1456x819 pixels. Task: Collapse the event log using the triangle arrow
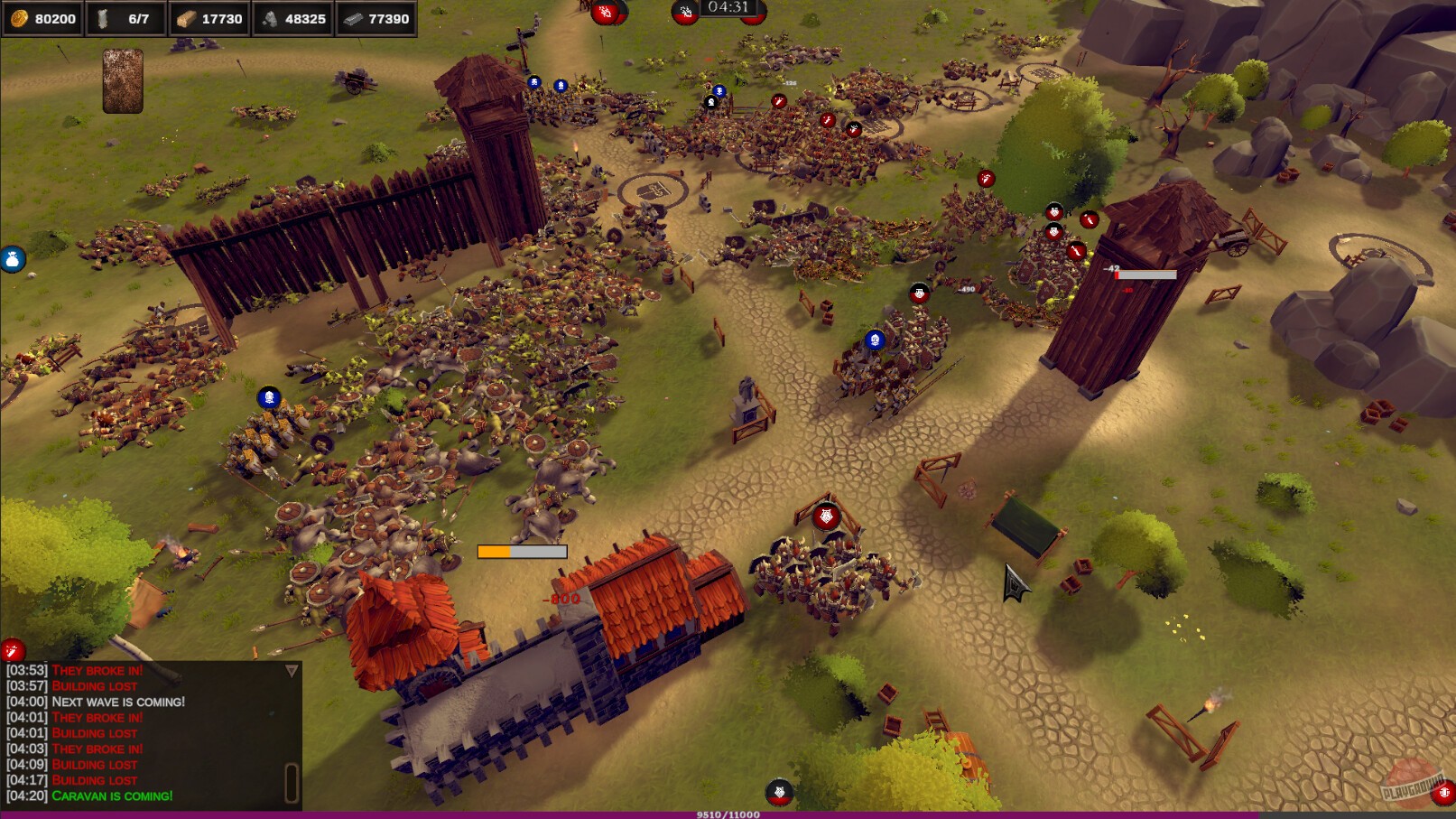291,669
